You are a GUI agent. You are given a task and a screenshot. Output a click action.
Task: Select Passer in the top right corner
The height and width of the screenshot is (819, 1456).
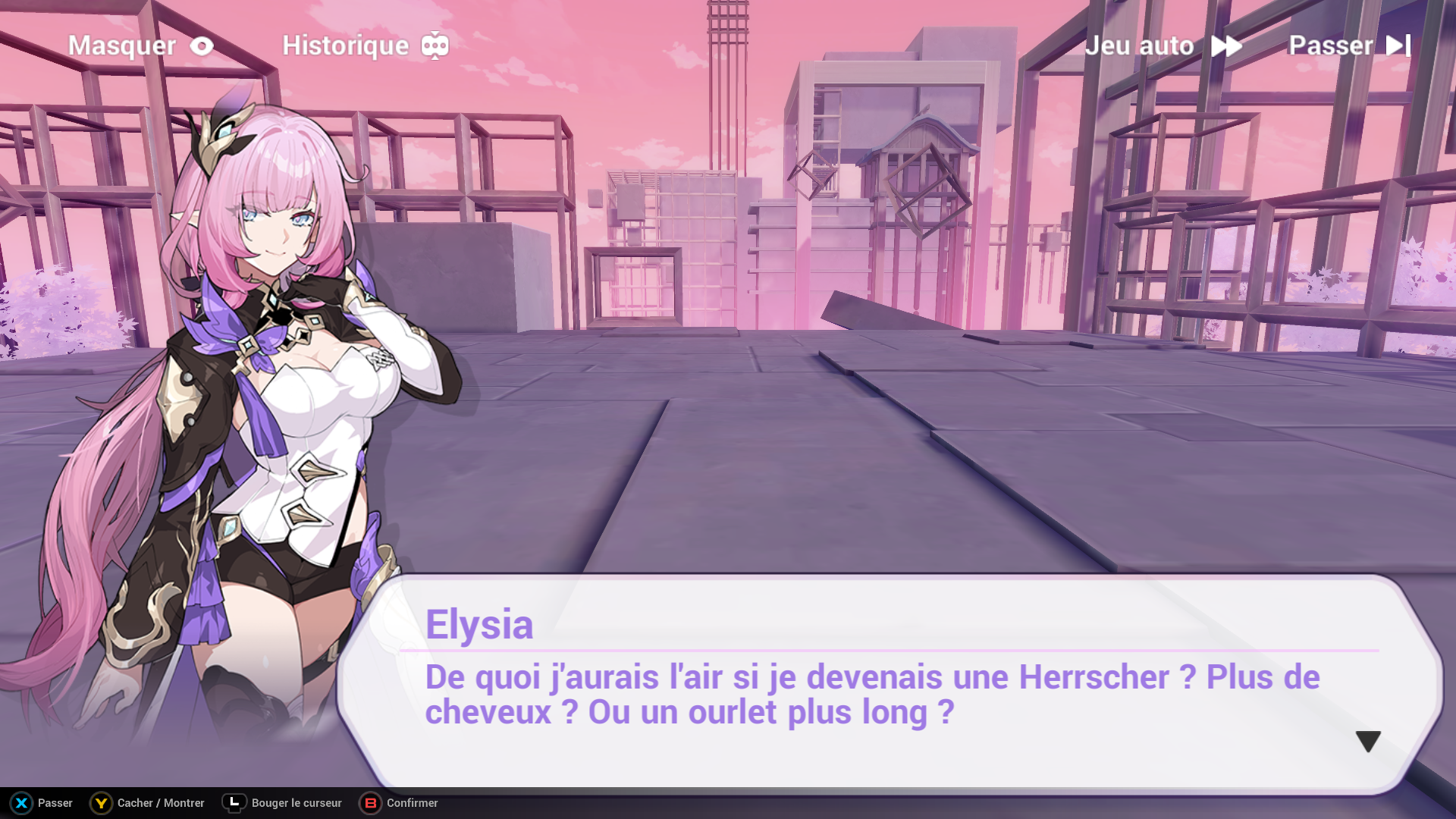(x=1331, y=45)
